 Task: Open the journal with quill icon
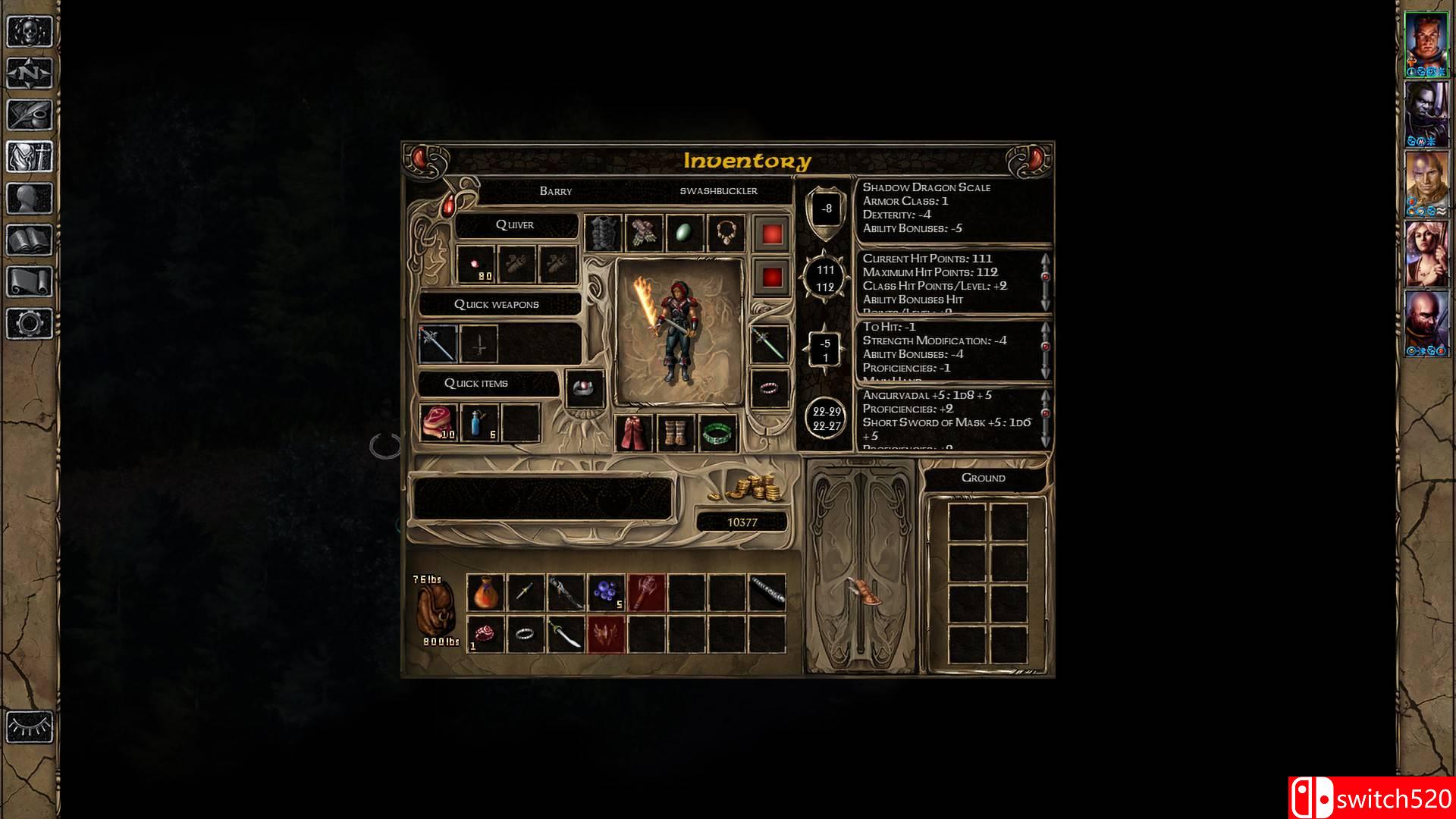pyautogui.click(x=30, y=115)
